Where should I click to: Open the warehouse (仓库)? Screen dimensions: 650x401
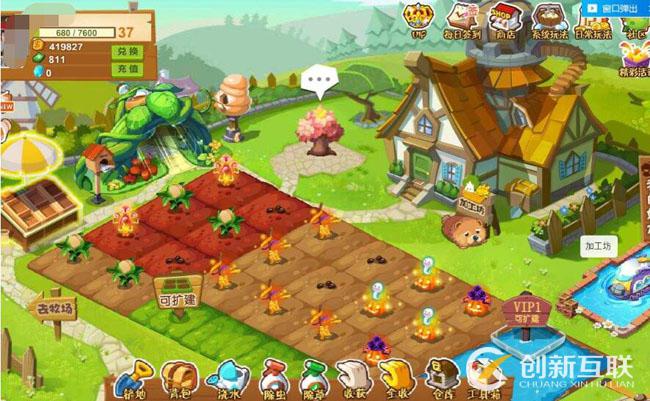(438, 379)
